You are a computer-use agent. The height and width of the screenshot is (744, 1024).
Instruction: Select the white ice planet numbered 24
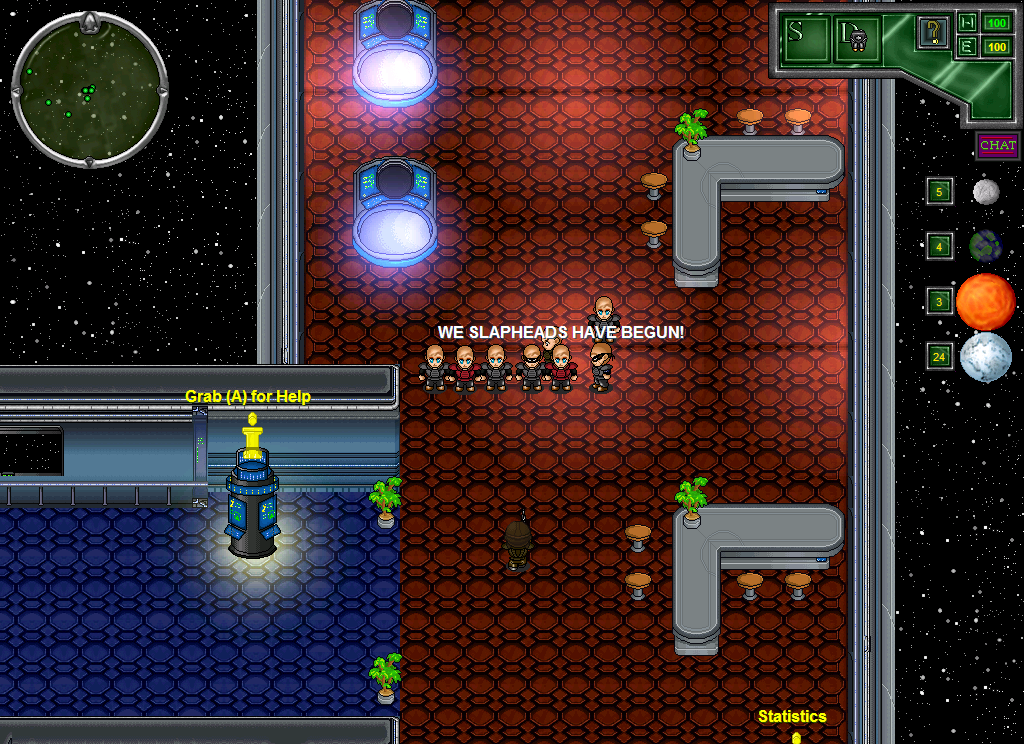[985, 357]
